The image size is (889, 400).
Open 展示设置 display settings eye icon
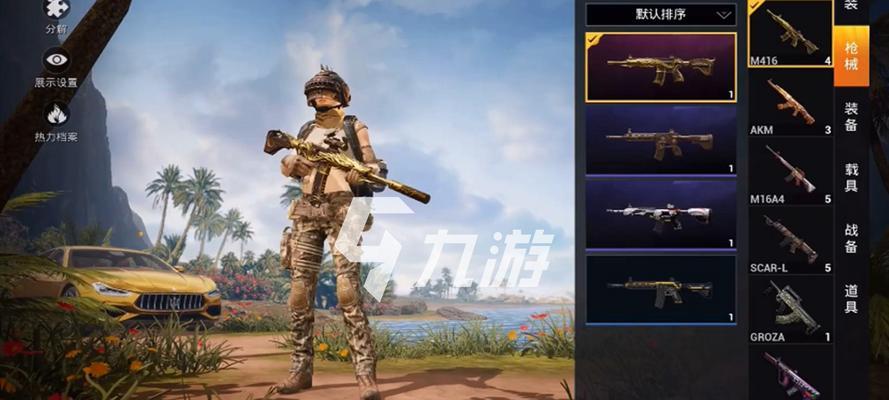pyautogui.click(x=56, y=62)
